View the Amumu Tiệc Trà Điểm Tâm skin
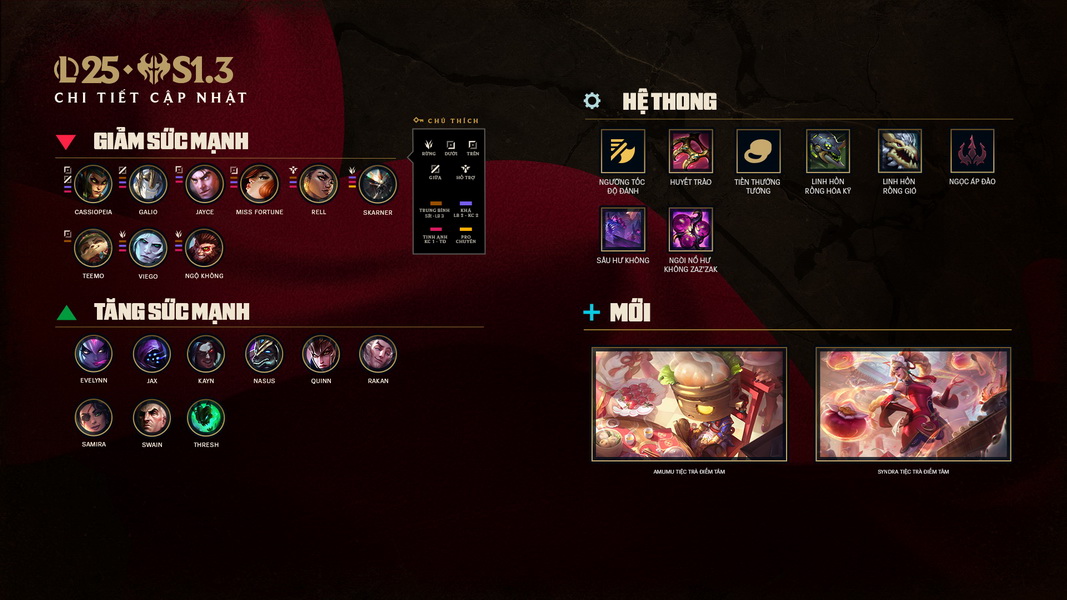Image resolution: width=1067 pixels, height=600 pixels. coord(689,404)
